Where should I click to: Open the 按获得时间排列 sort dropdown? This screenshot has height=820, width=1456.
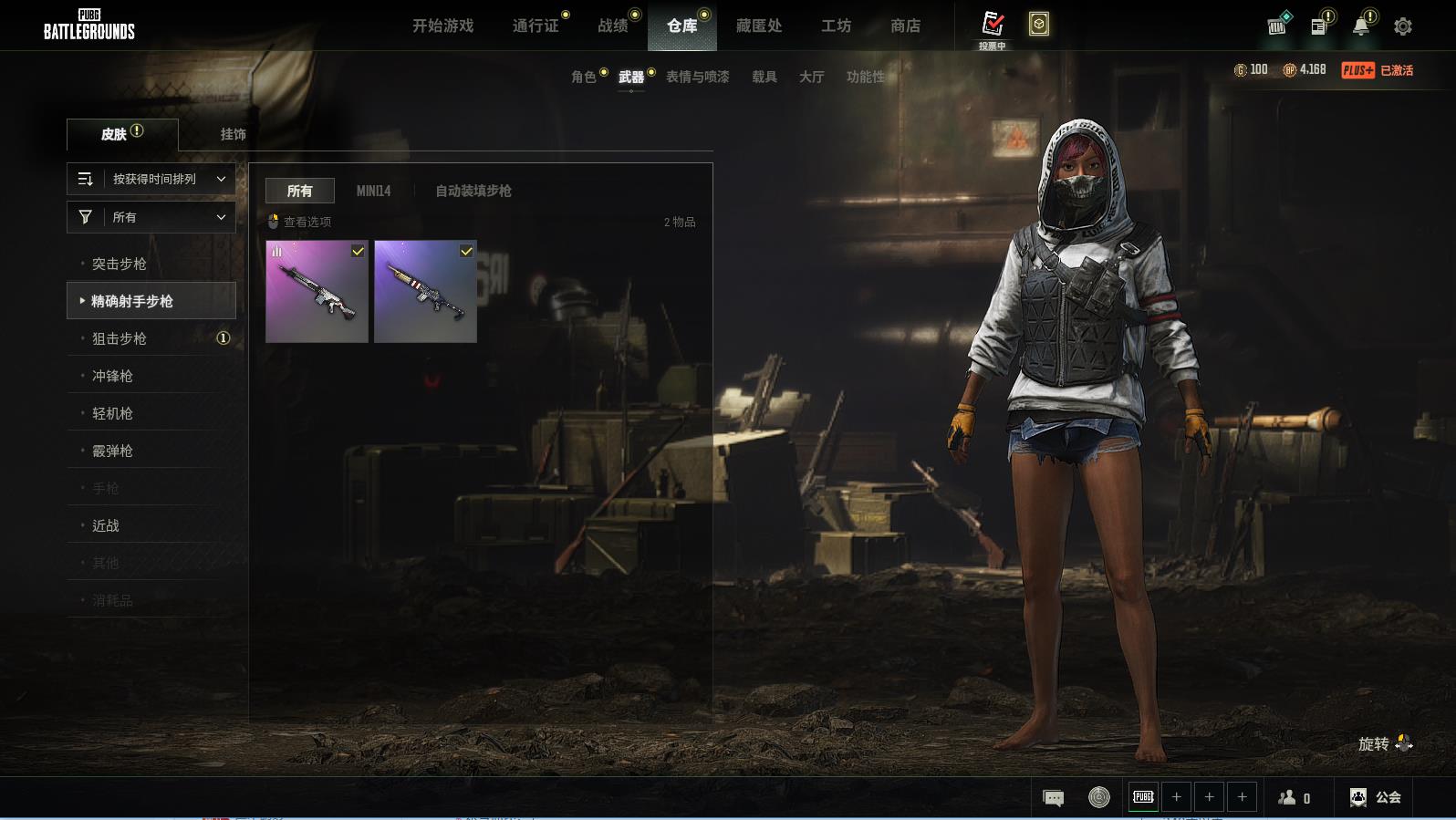pyautogui.click(x=151, y=179)
